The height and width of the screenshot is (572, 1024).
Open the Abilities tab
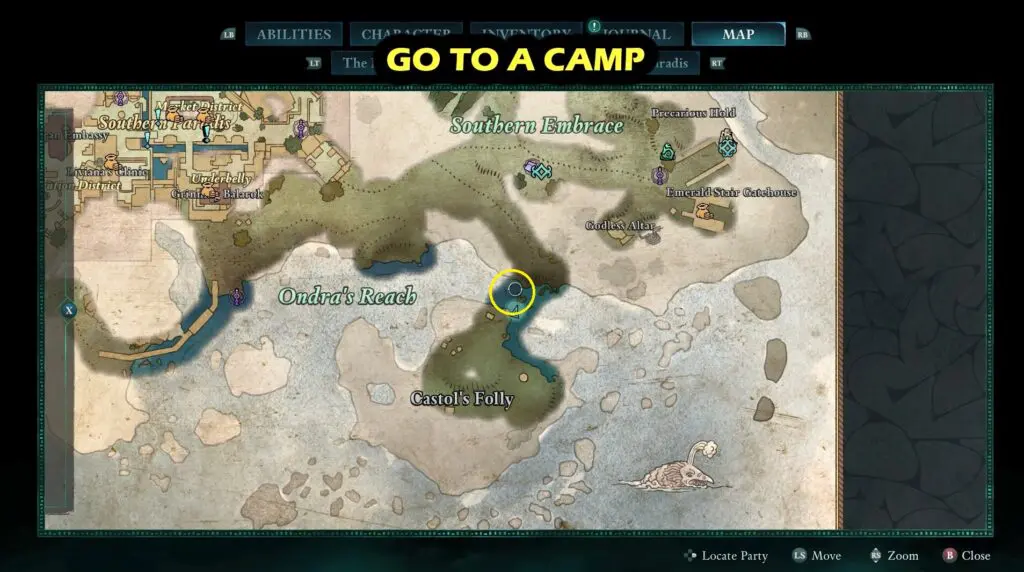(x=294, y=34)
